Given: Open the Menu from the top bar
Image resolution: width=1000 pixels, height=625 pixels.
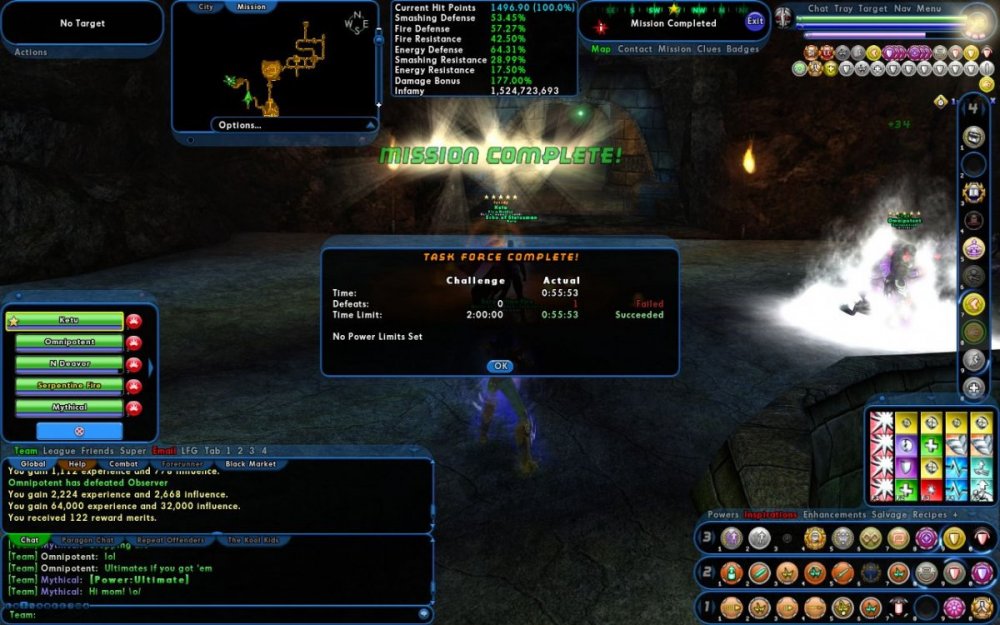Looking at the screenshot, I should coord(929,8).
